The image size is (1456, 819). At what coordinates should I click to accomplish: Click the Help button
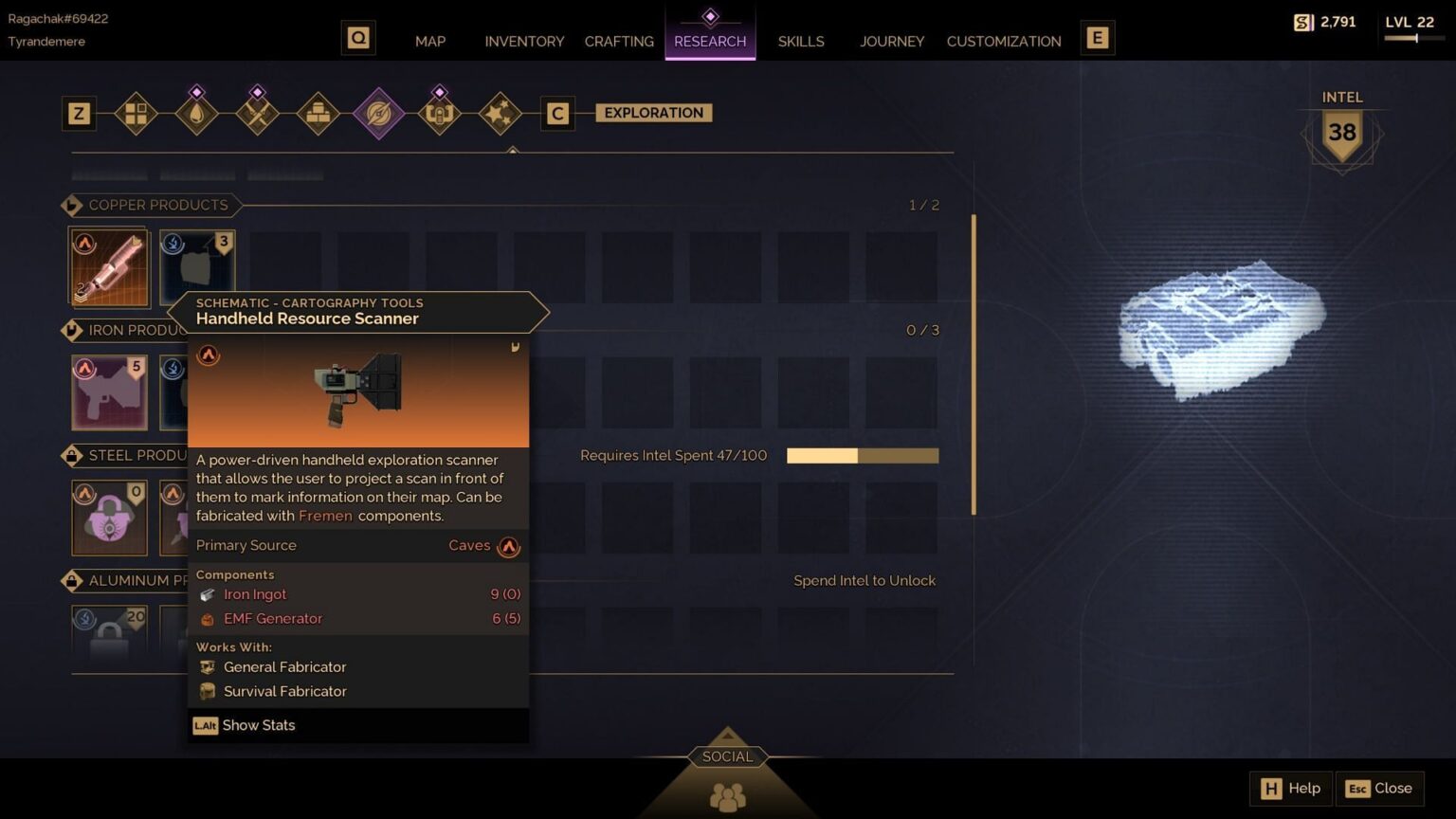point(1291,788)
